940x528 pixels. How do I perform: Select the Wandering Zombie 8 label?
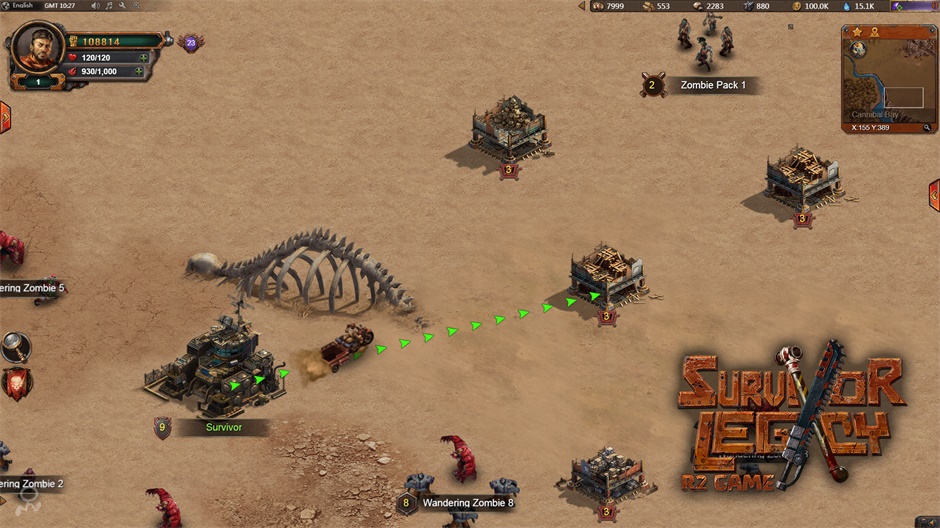click(467, 503)
